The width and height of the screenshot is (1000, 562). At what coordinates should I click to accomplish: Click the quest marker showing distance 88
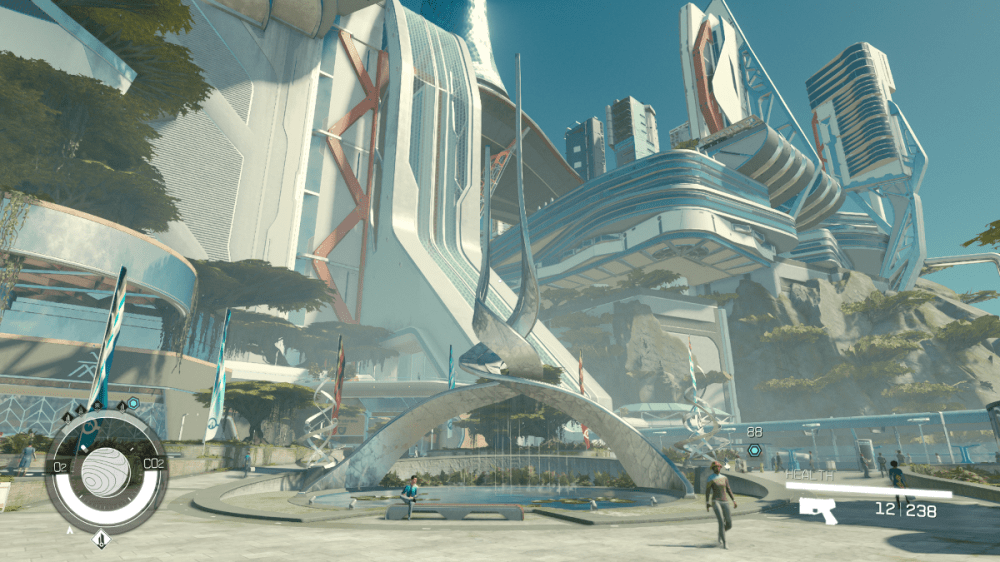point(755,450)
